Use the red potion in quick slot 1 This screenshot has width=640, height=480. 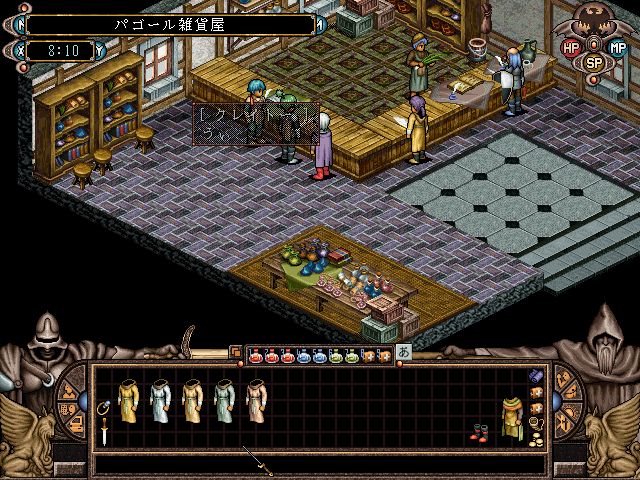tap(255, 355)
